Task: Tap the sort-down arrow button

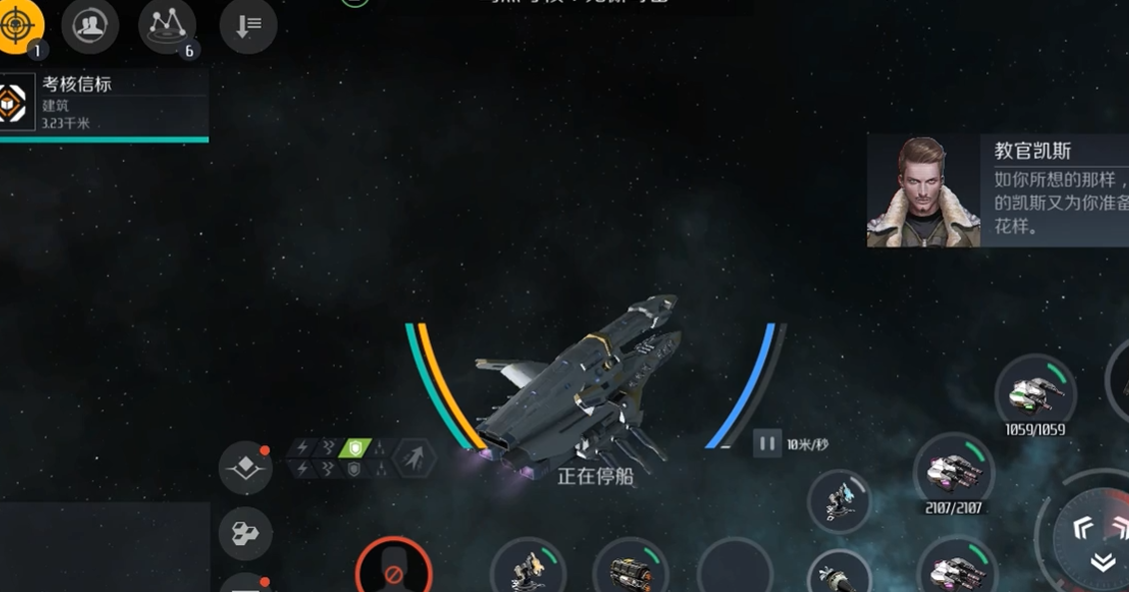Action: point(248,26)
